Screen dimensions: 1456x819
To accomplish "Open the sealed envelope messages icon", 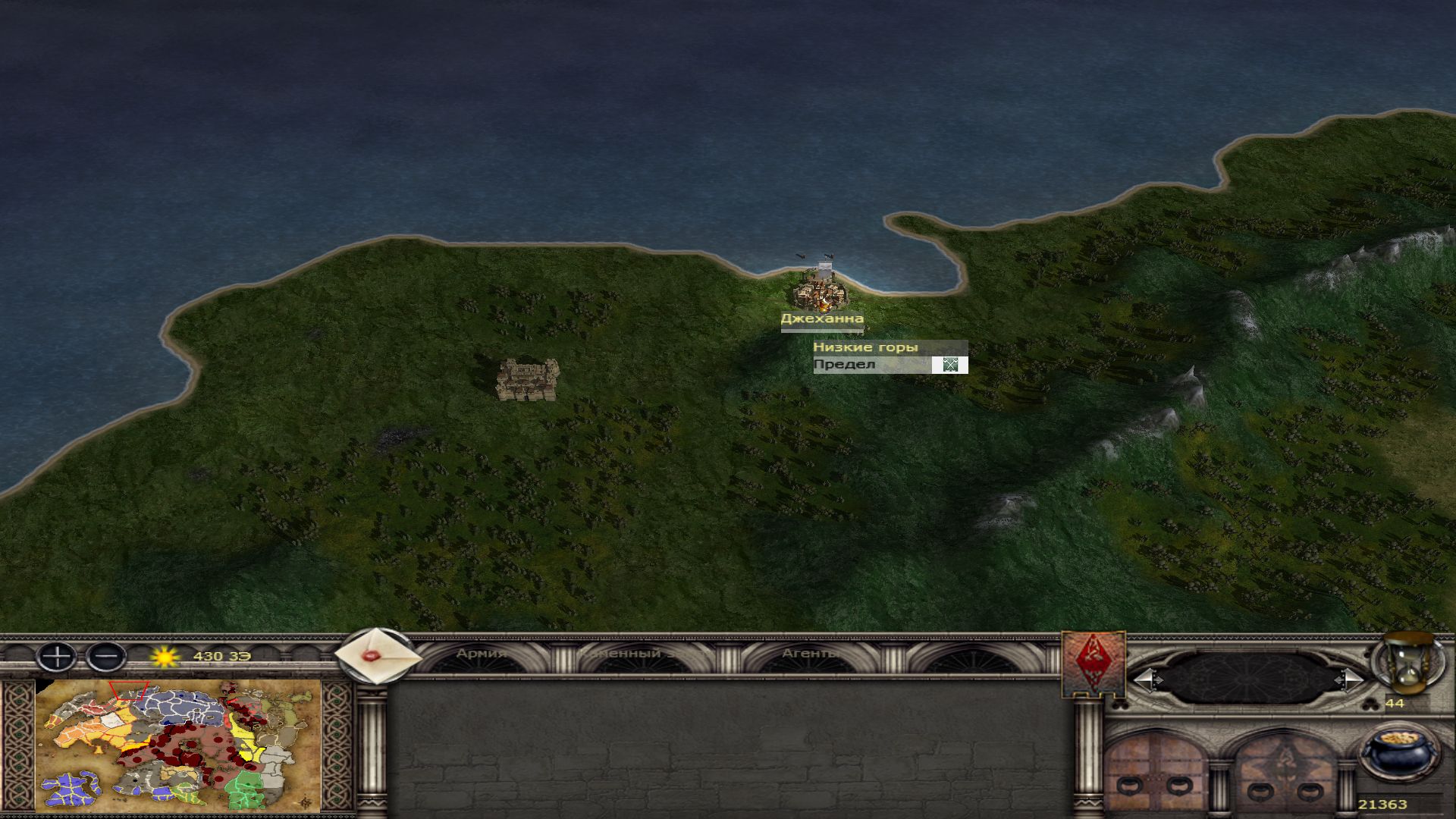I will 377,656.
